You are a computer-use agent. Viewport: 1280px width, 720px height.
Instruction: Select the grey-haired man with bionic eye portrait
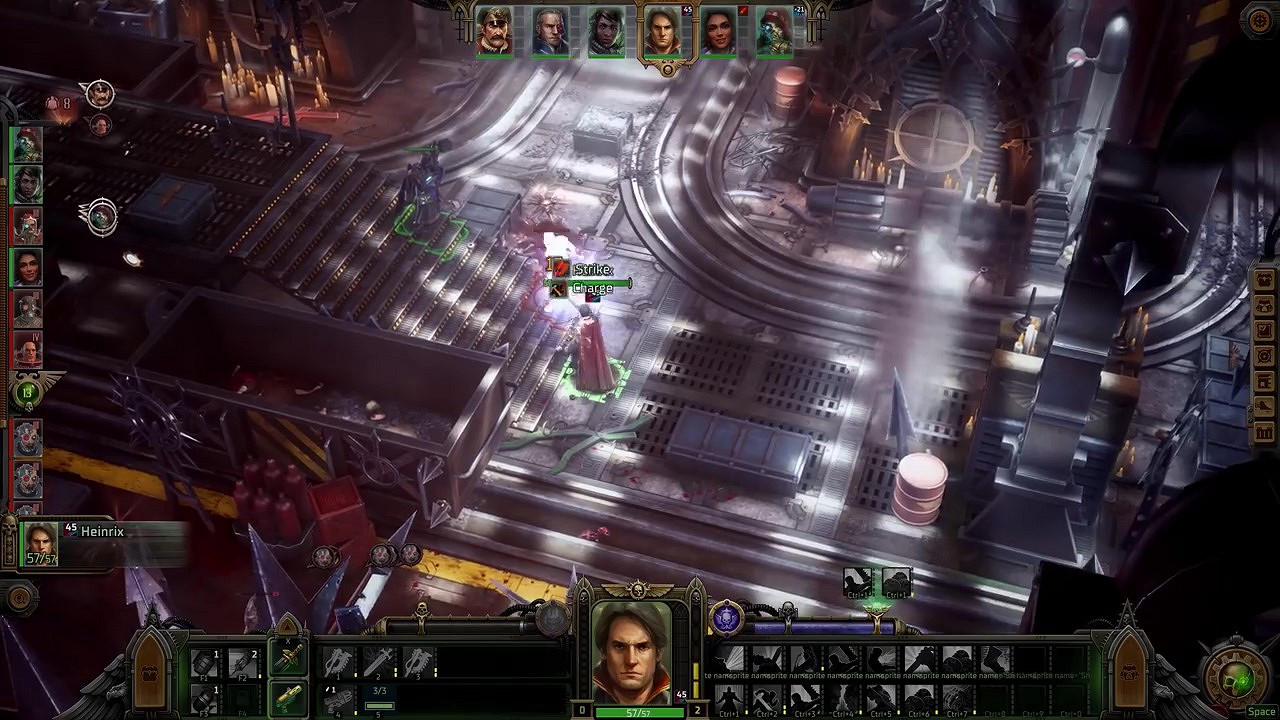pos(550,32)
